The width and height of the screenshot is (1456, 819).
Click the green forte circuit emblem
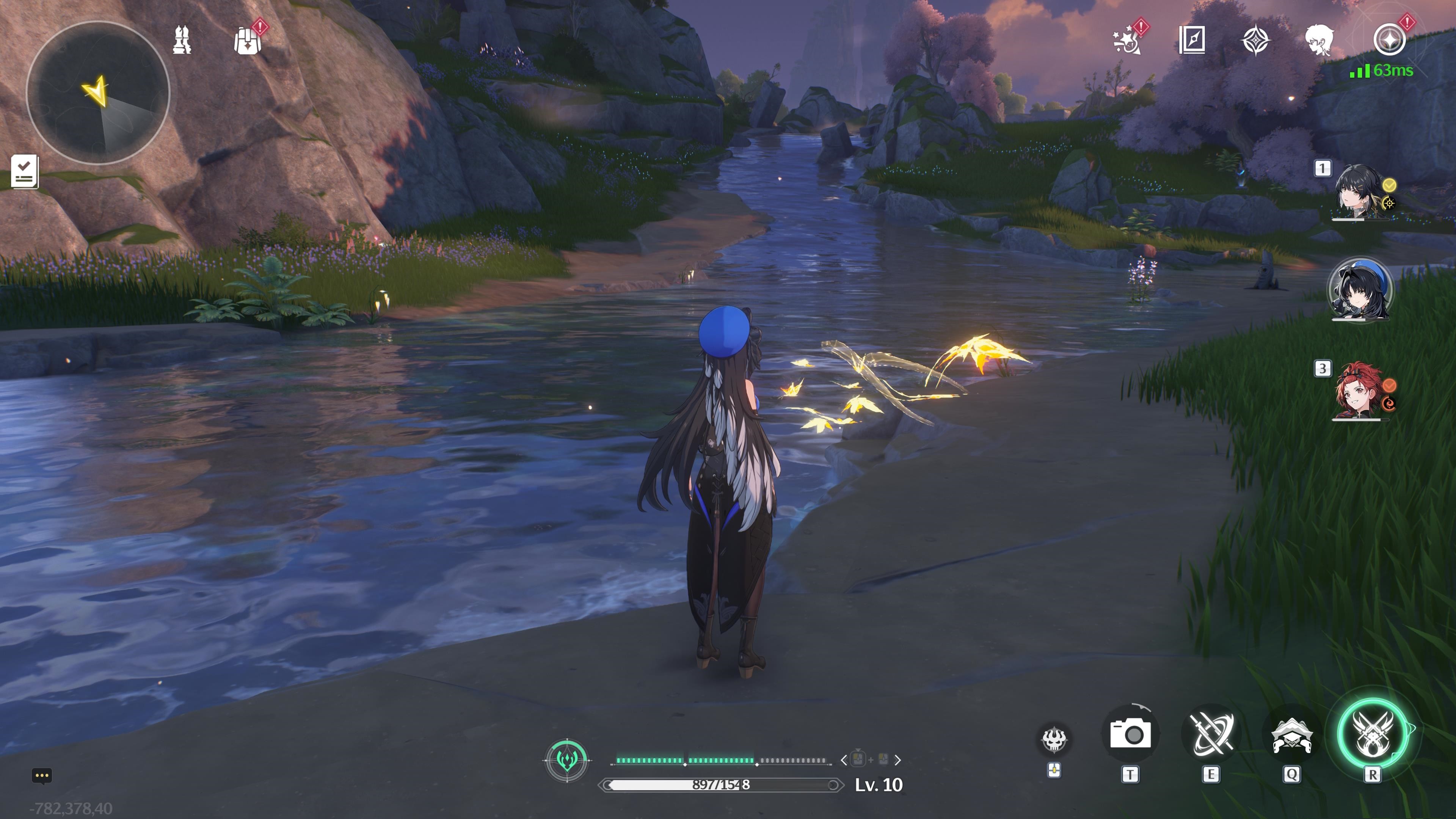567,760
